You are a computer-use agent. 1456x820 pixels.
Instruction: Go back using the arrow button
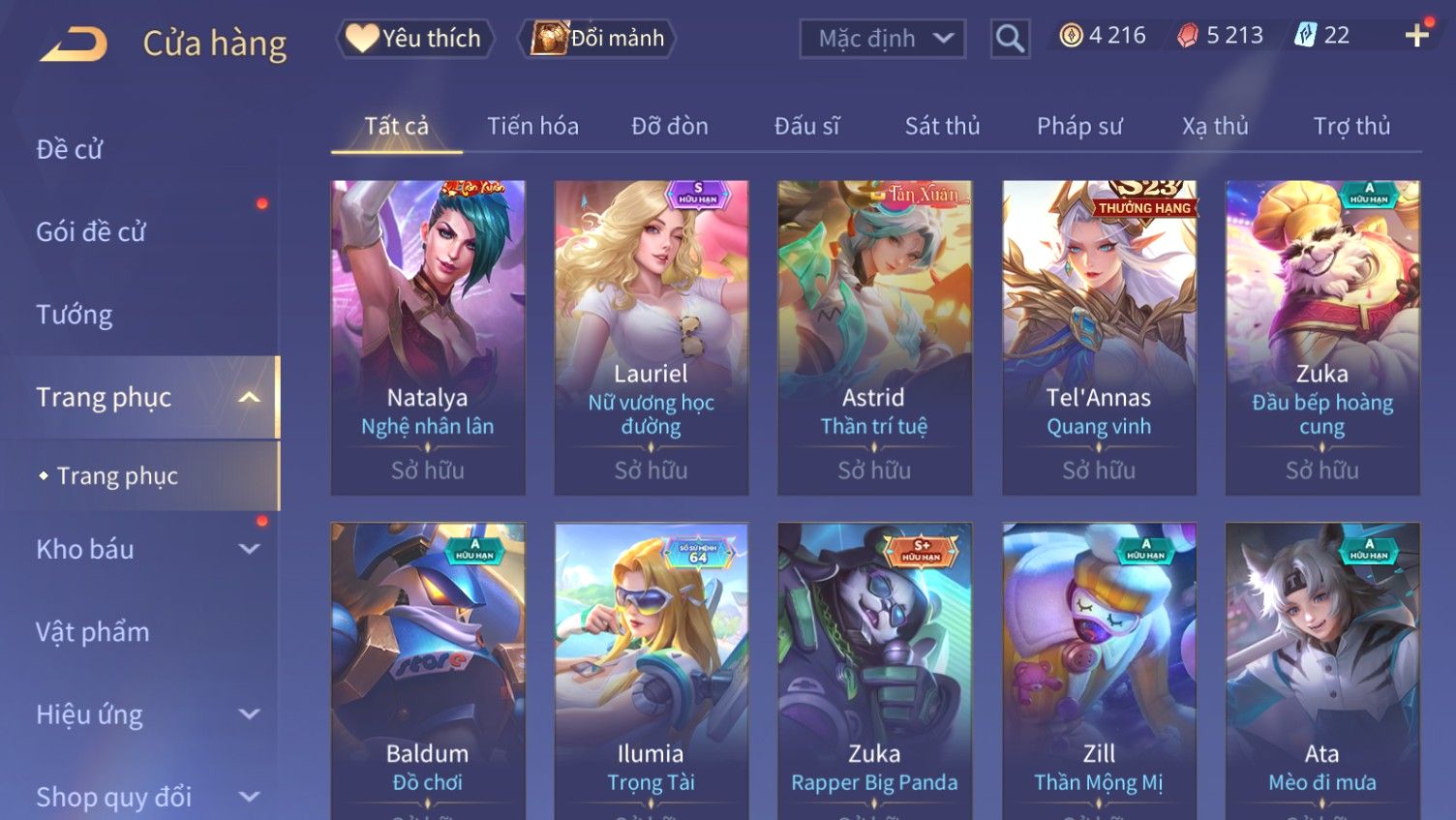click(x=74, y=44)
